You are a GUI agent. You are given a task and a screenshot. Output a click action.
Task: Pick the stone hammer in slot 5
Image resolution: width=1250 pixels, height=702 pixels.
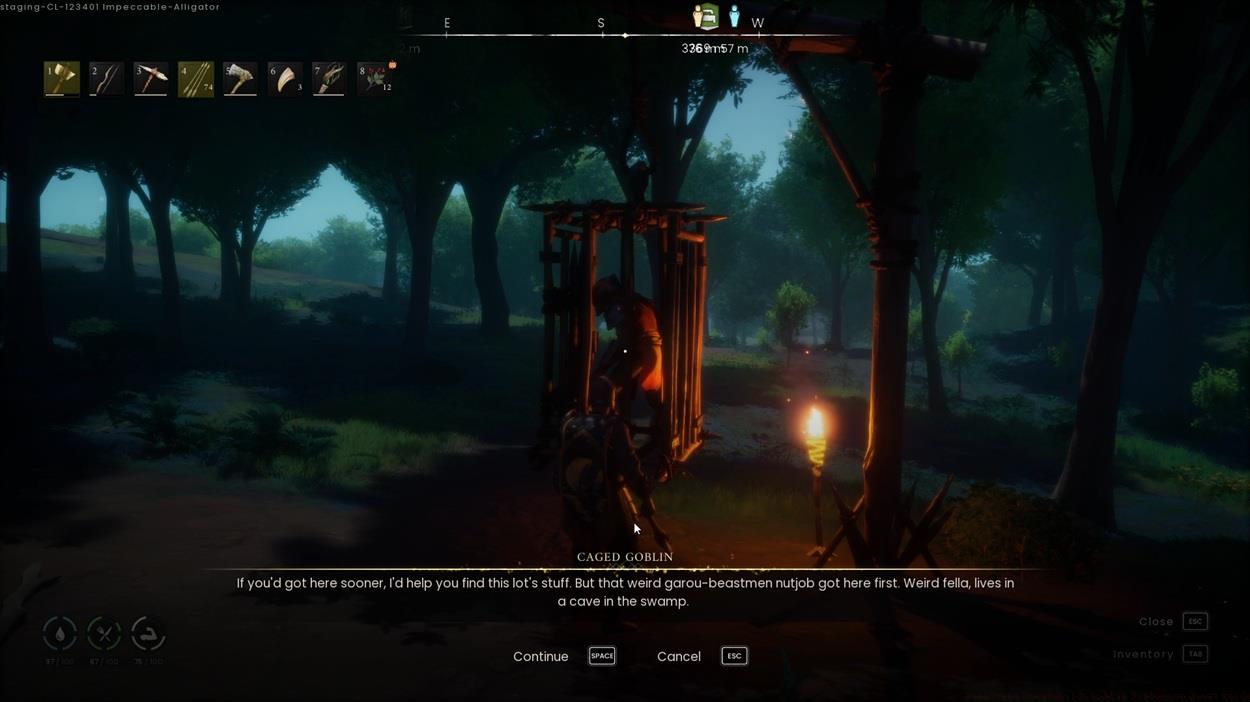point(240,79)
